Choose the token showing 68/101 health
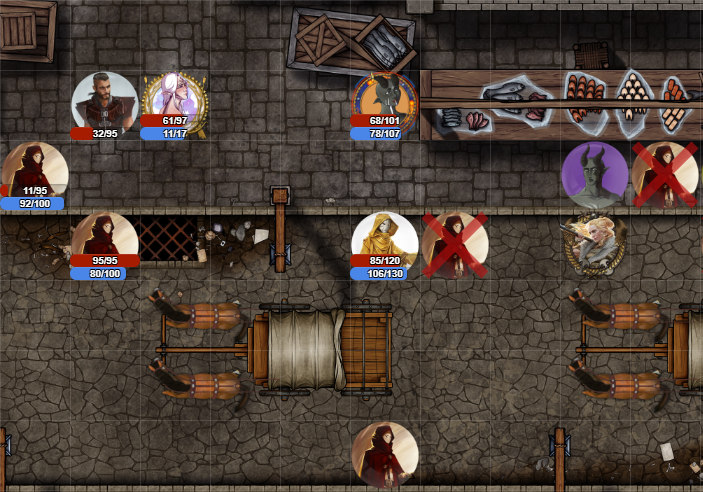This screenshot has height=492, width=703. (384, 103)
